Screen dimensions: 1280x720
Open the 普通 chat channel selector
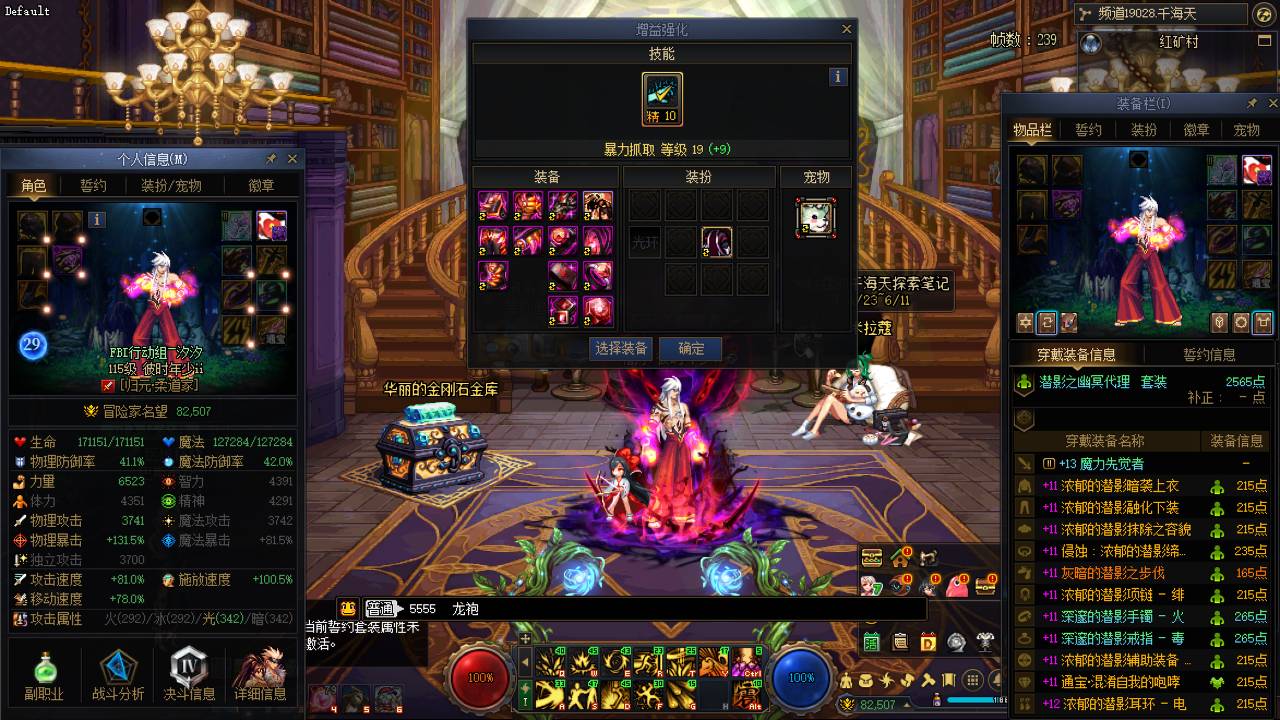tap(381, 608)
